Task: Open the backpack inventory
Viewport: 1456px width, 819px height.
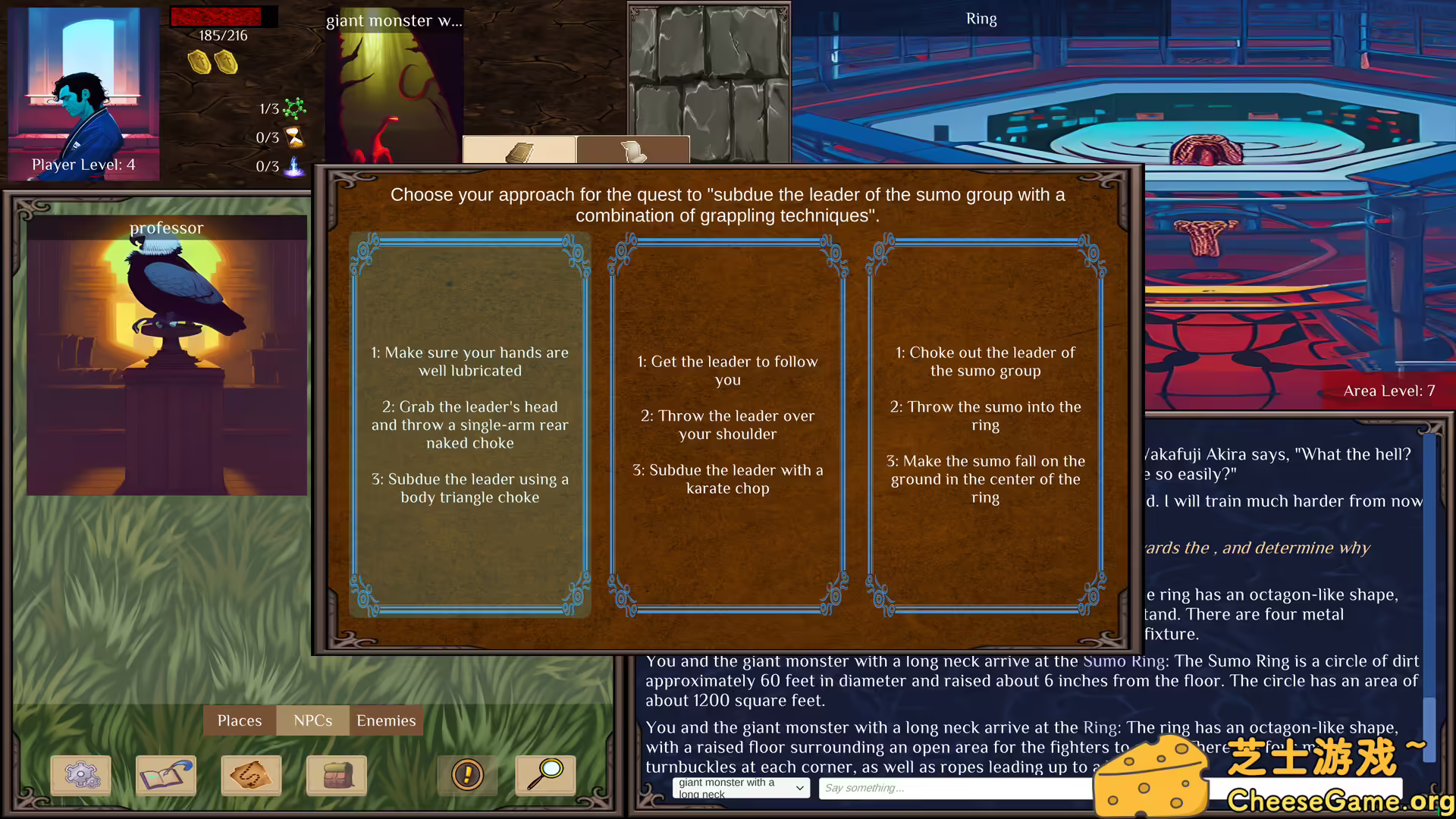Action: pos(336,775)
